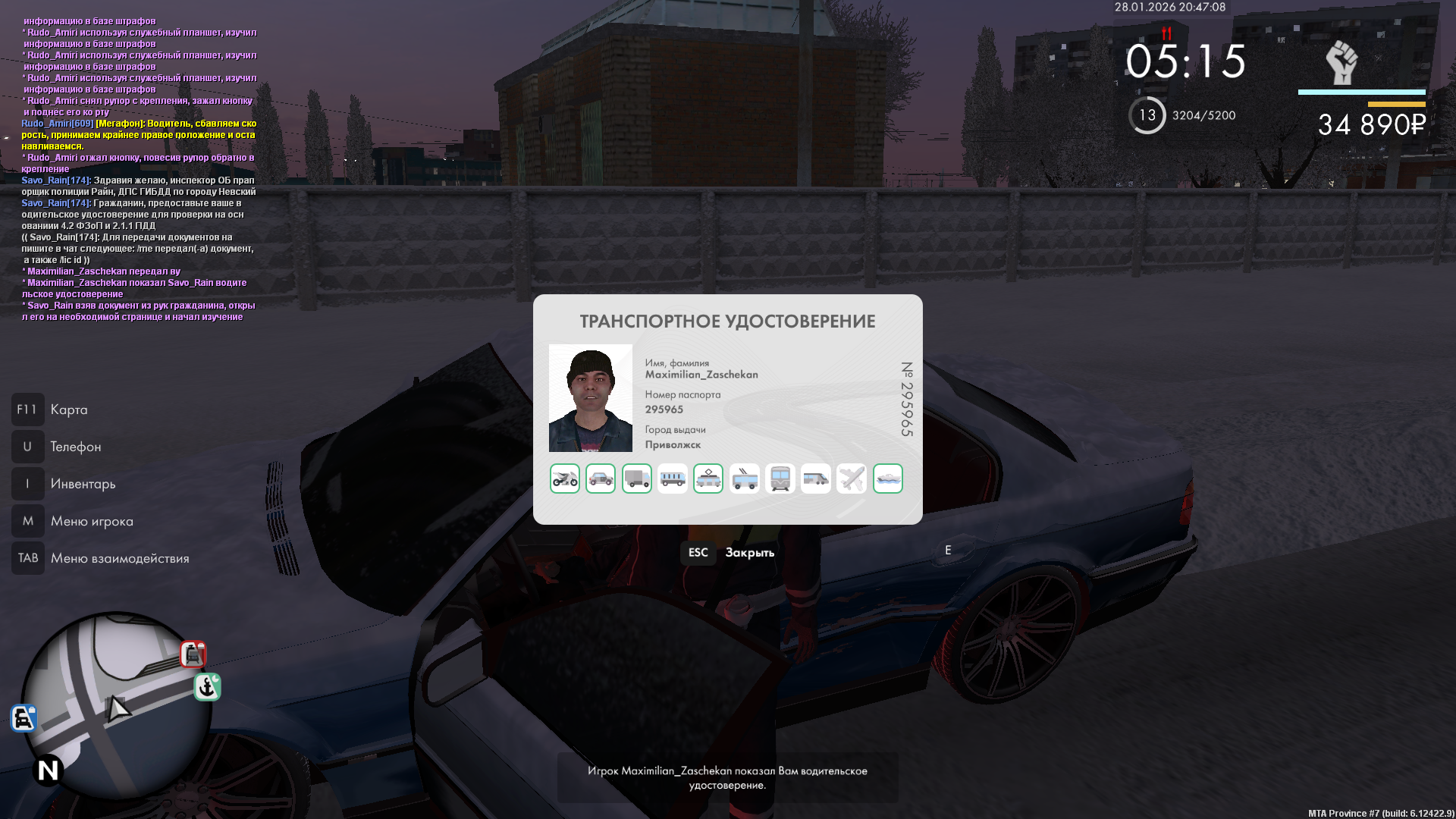Choose the bus license category icon
The height and width of the screenshot is (819, 1456).
tap(673, 479)
